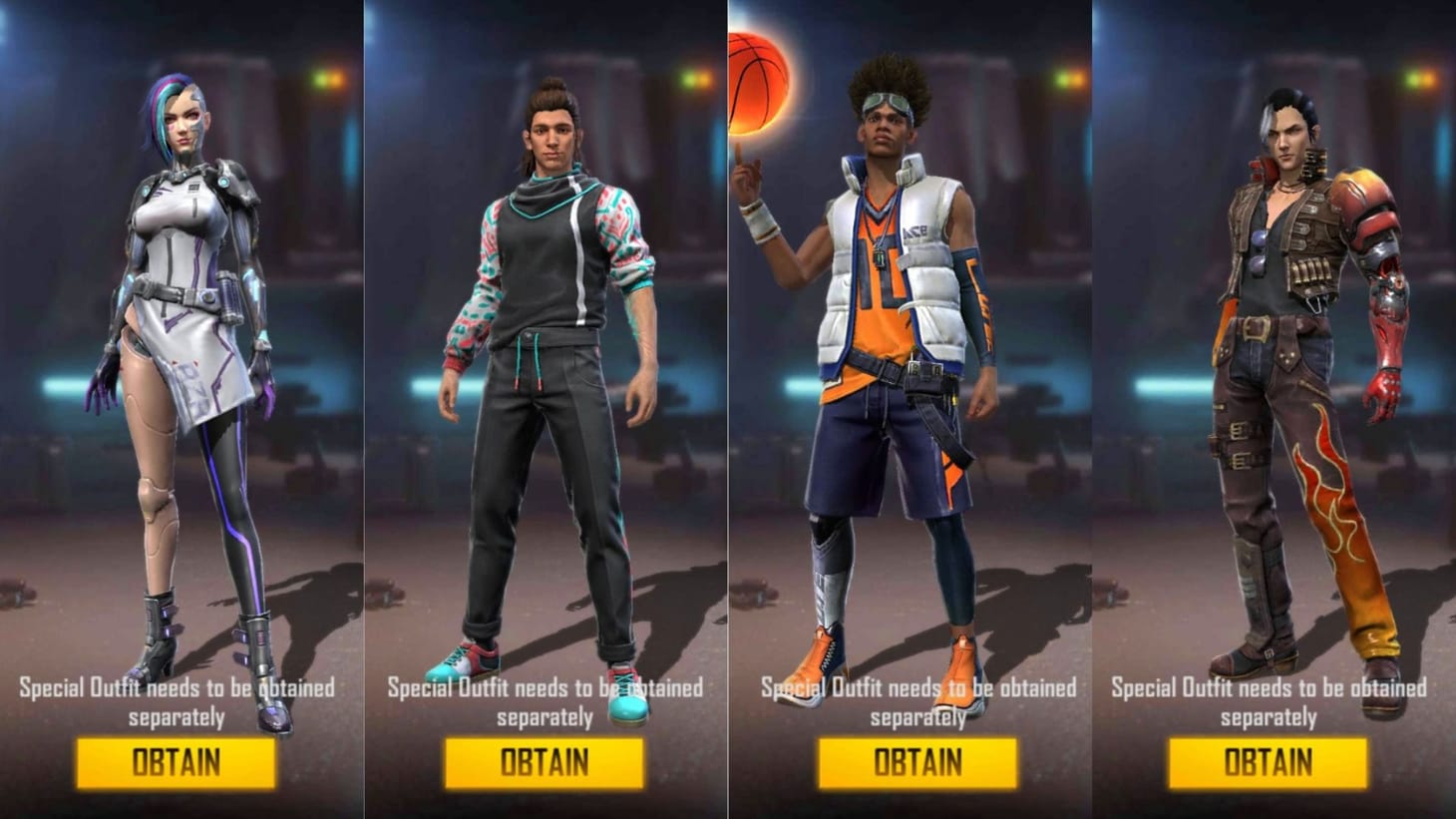Screen dimensions: 1456x819
Task: Tap OBTAIN under the basketball player character
Action: click(x=918, y=764)
